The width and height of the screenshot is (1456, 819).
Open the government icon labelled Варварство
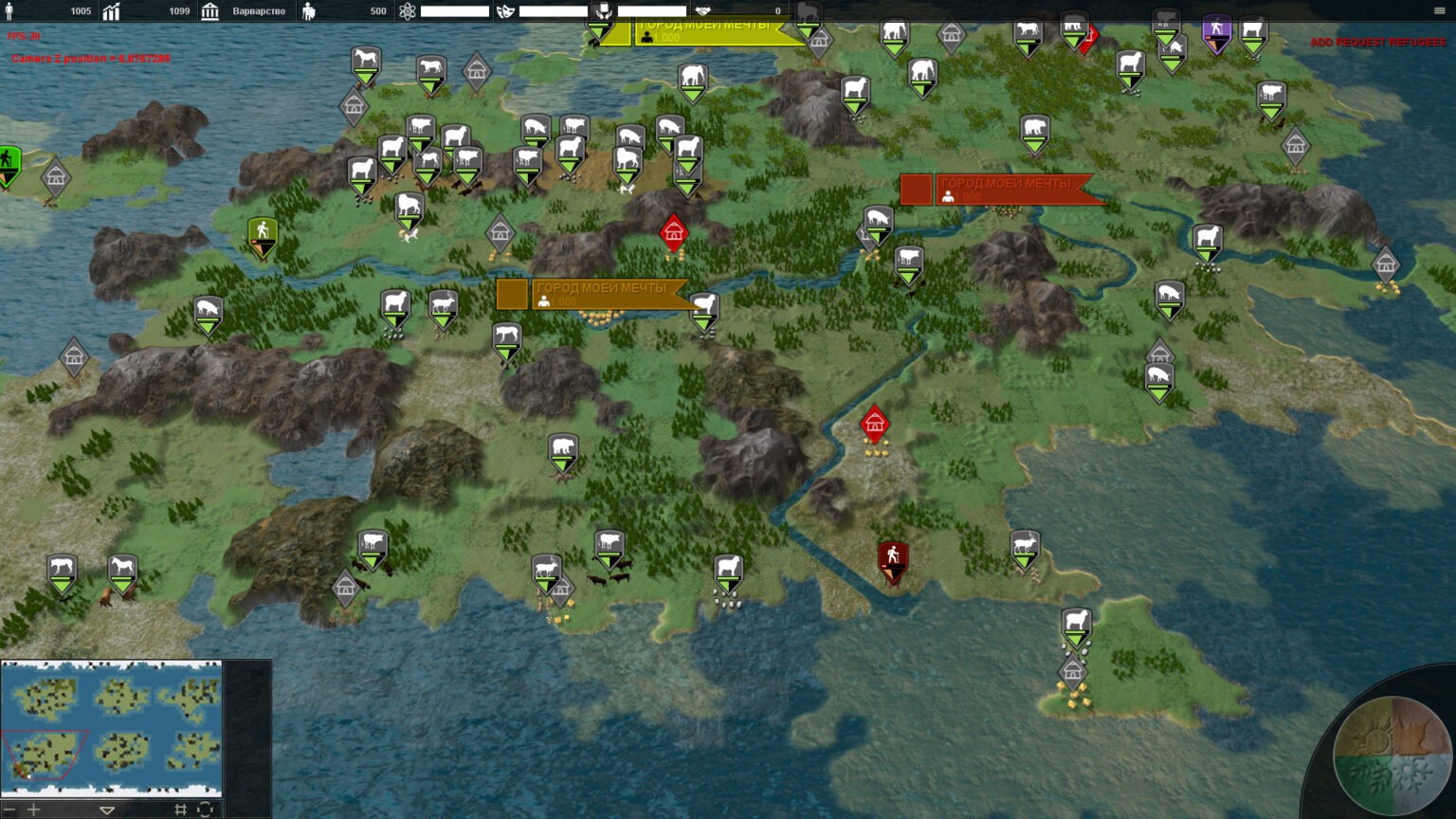210,11
